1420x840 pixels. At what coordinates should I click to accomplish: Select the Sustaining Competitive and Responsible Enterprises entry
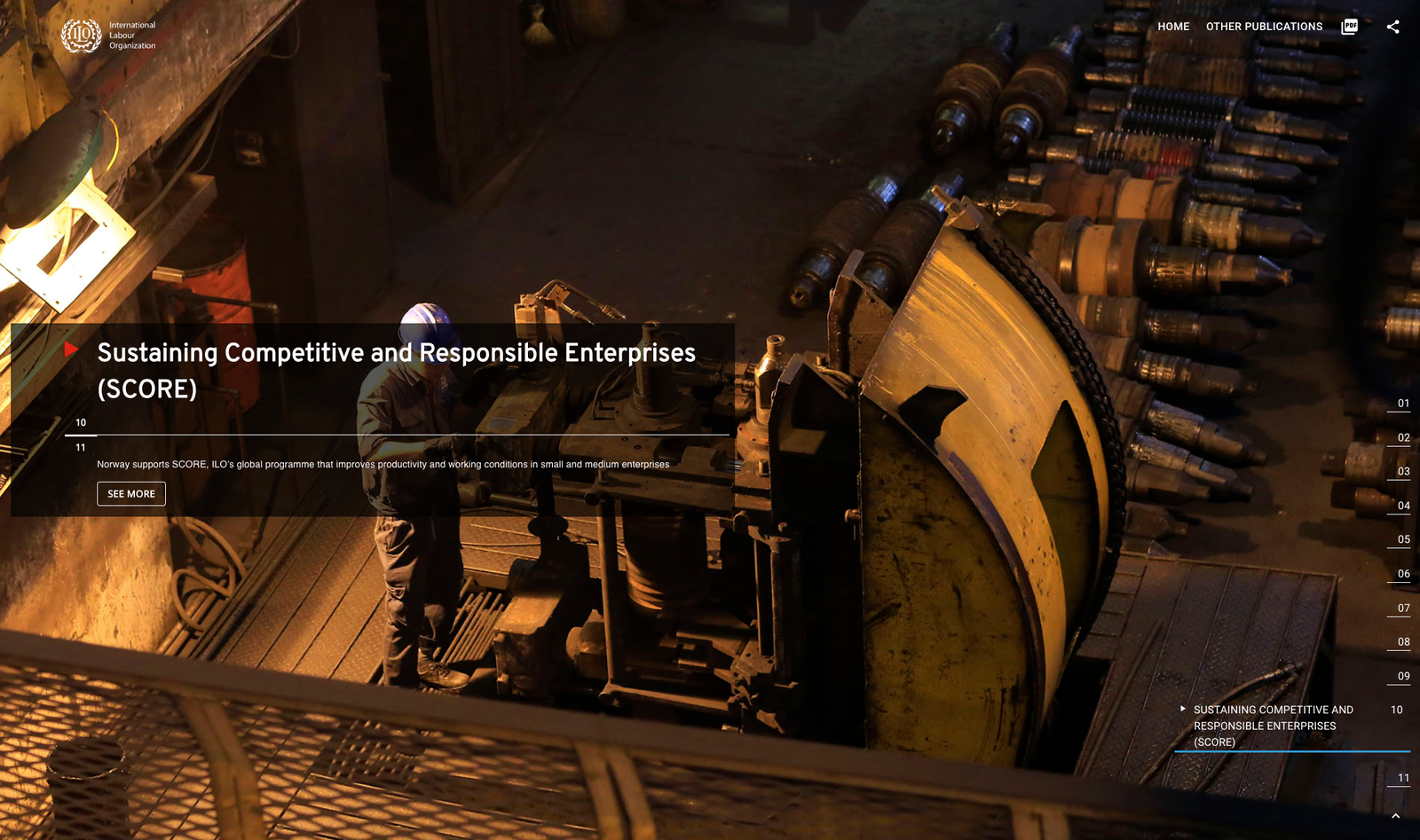pyautogui.click(x=1273, y=726)
